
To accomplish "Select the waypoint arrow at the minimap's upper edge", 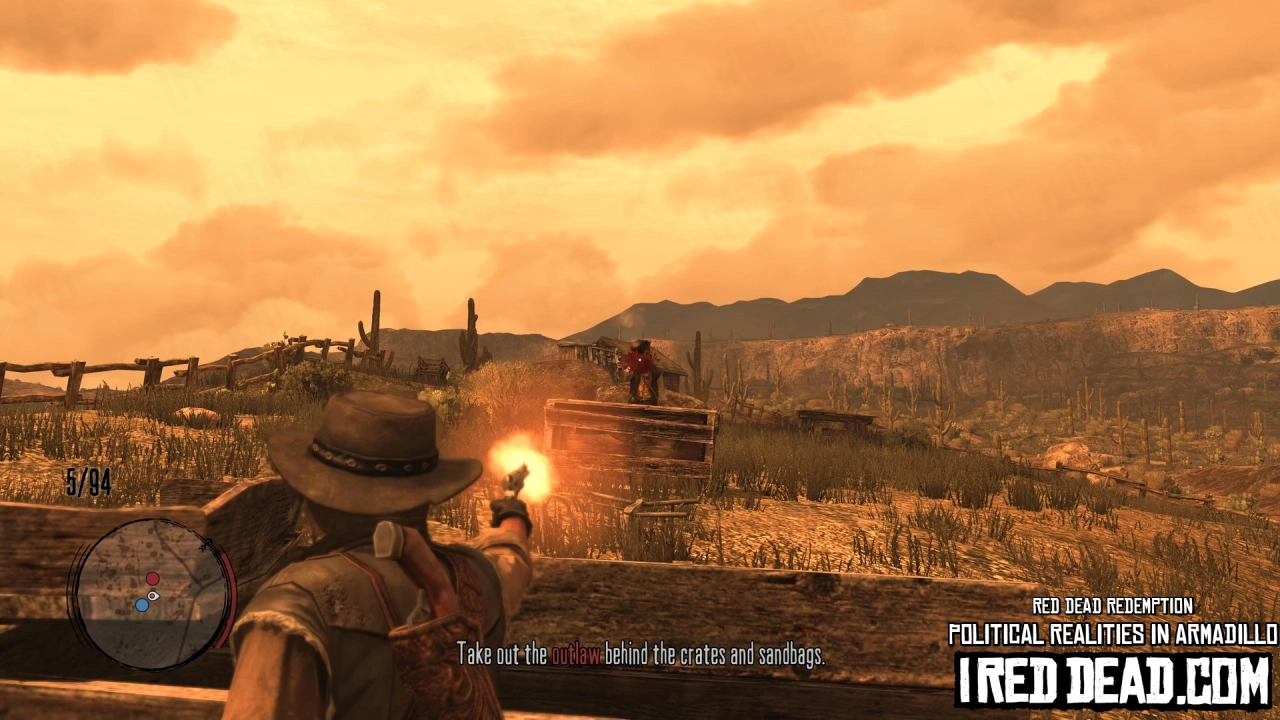I will pos(205,545).
